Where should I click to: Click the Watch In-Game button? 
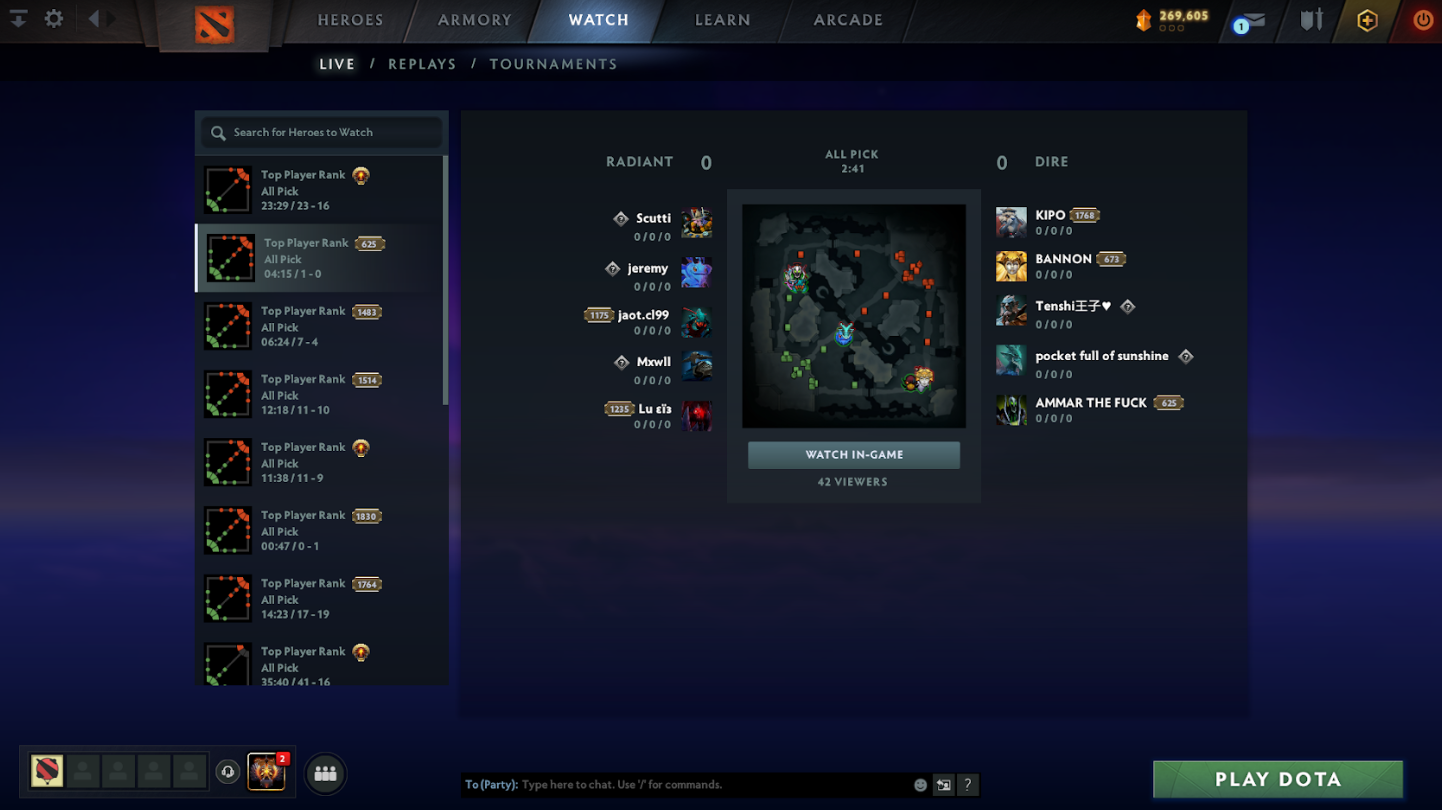click(x=854, y=455)
